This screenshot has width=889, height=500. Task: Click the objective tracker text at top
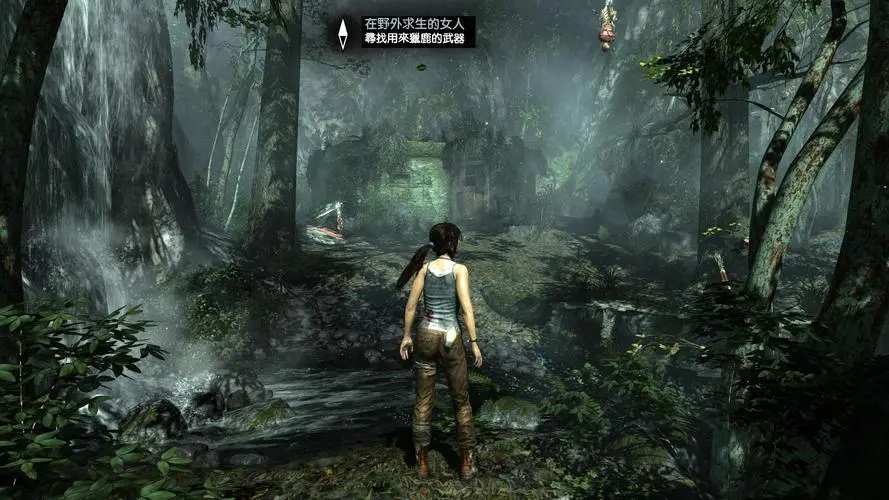point(417,31)
